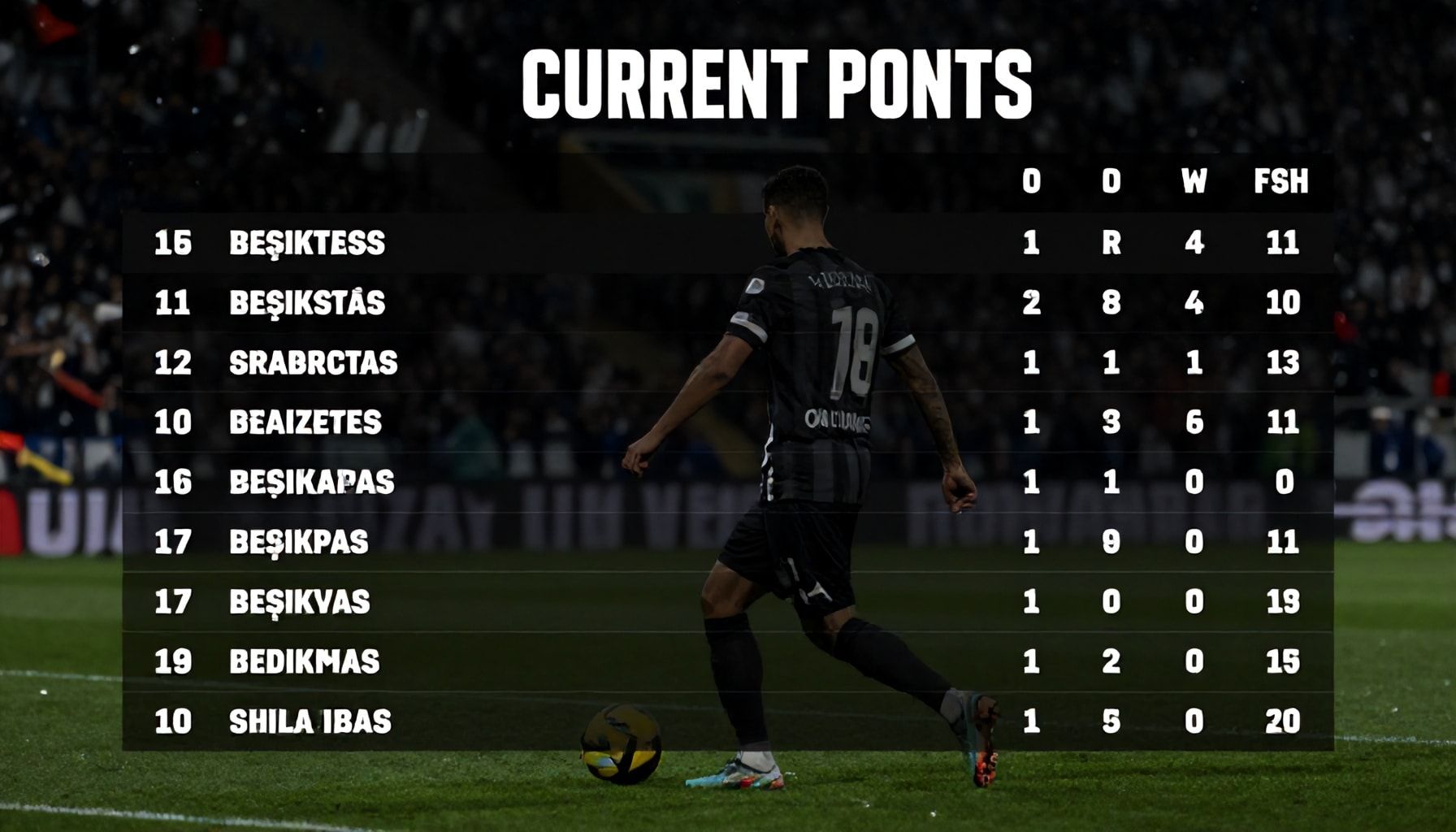Select the BEAIZETES team entry
Image resolution: width=1456 pixels, height=832 pixels.
(305, 422)
